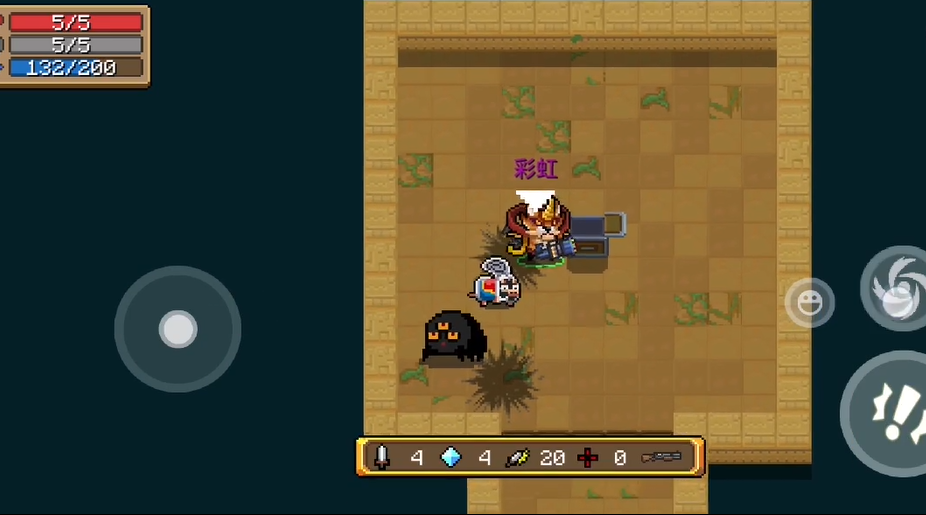
Task: Activate the swirl character skill button
Action: (896, 288)
